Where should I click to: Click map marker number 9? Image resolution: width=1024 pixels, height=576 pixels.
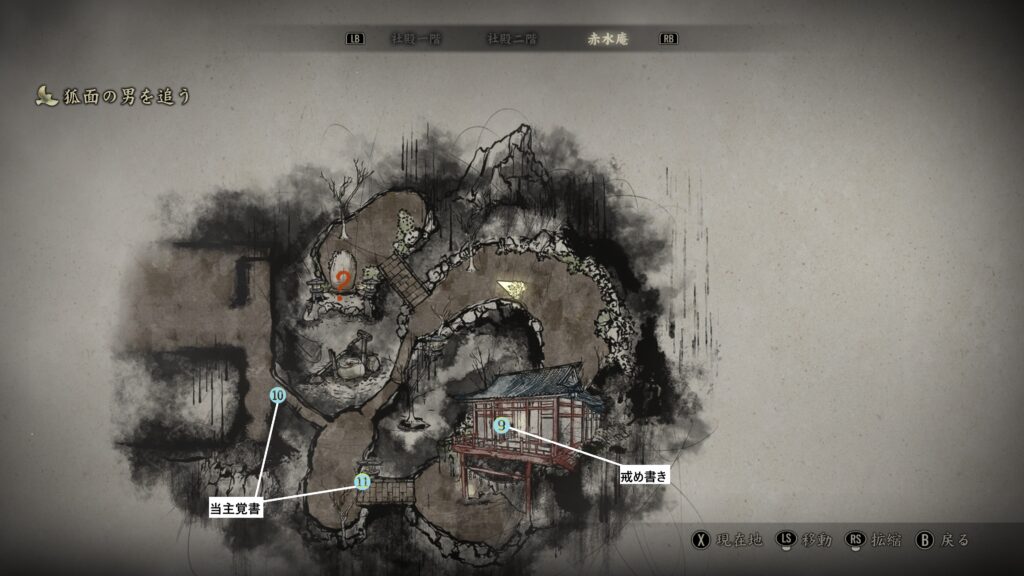pyautogui.click(x=501, y=425)
